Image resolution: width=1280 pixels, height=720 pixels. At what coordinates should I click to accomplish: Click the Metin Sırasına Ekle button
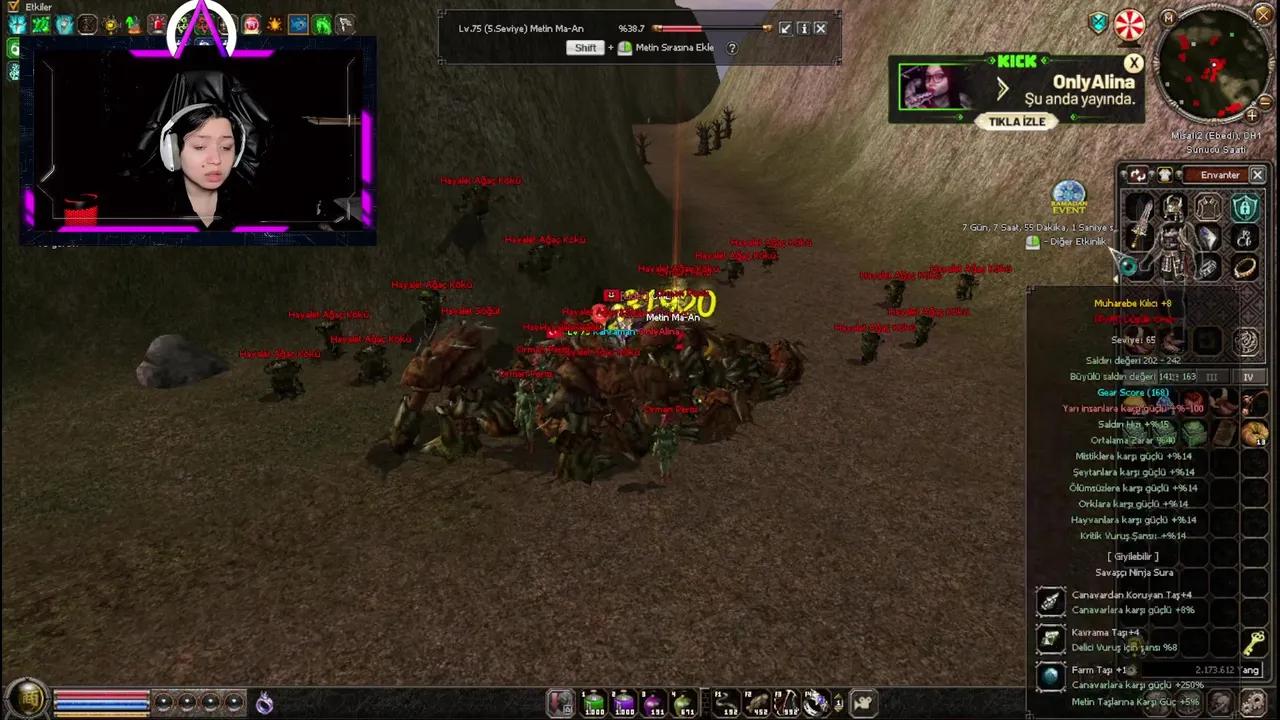point(674,47)
